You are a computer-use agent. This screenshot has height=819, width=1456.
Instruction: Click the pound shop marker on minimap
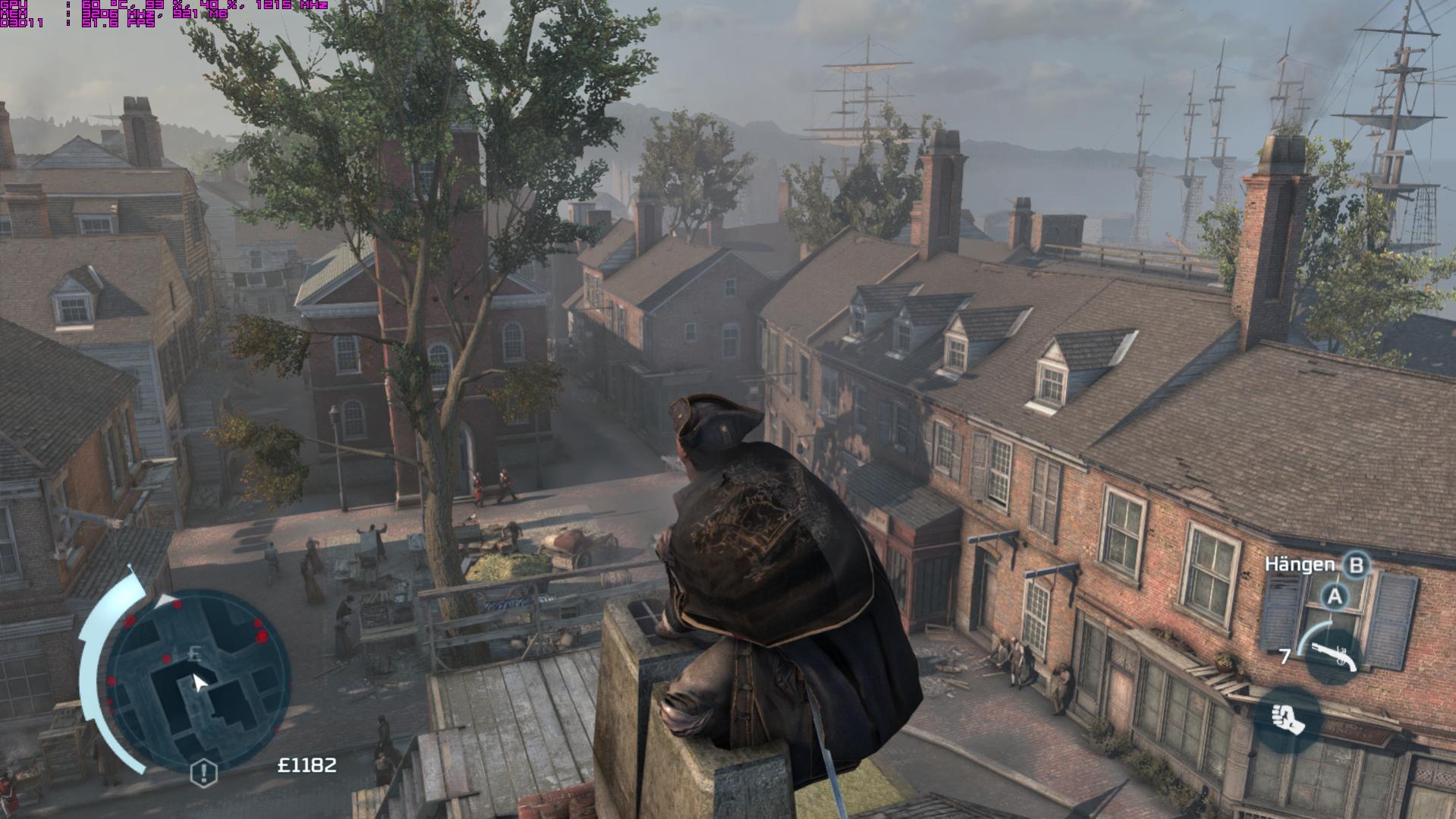[195, 654]
